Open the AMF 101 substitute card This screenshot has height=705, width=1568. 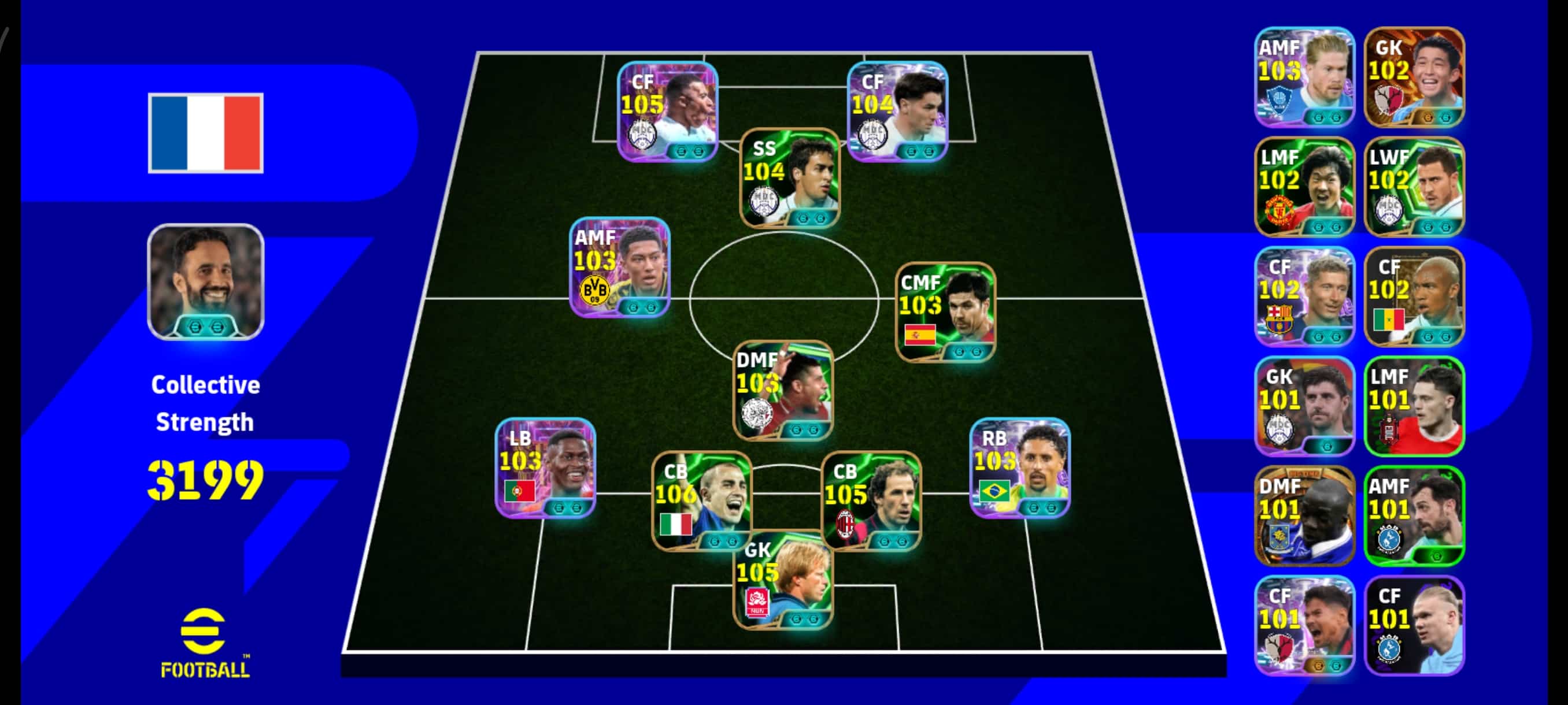coord(1414,516)
